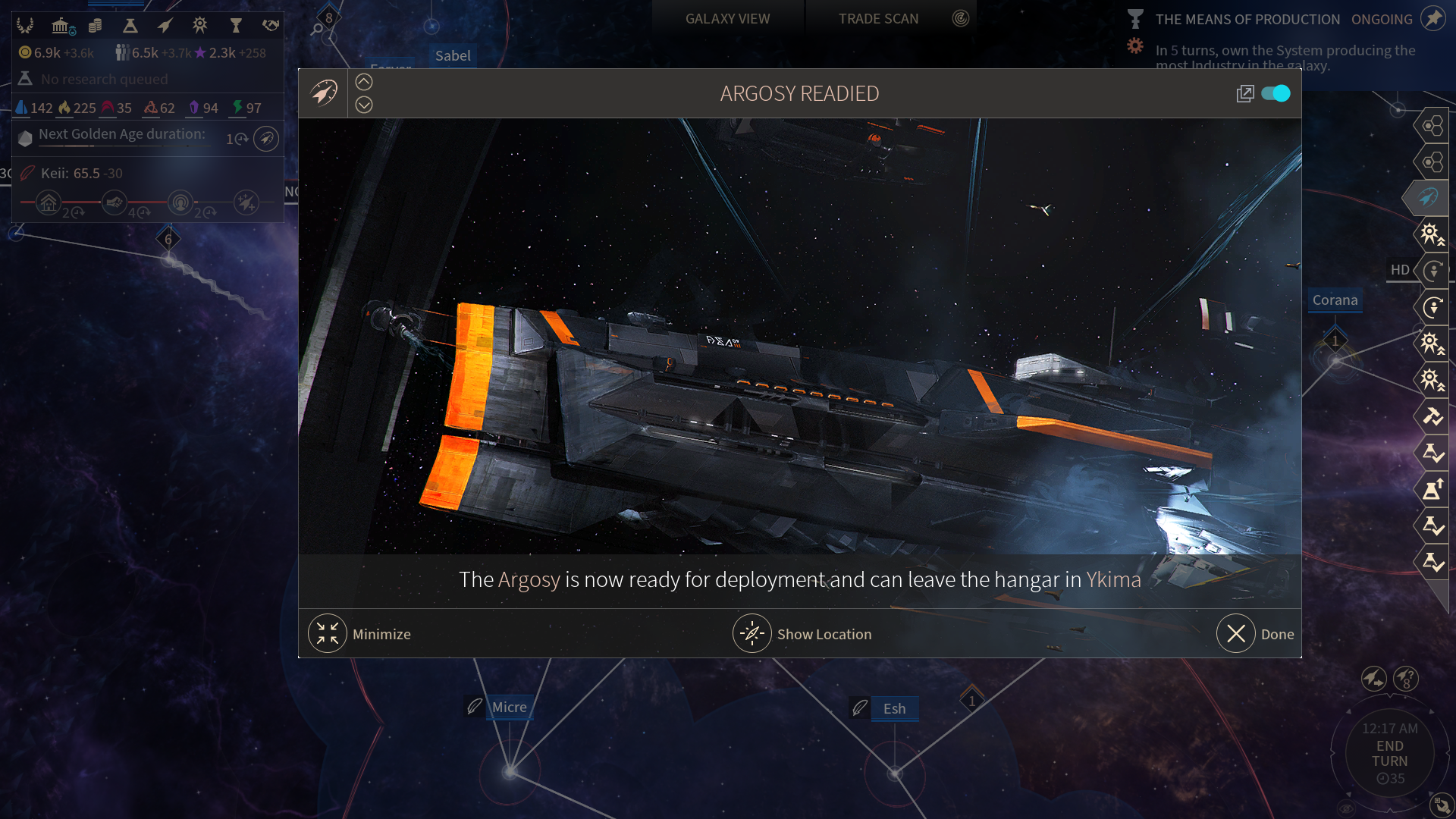
Task: Follow the Argosy link in the message
Action: 529,579
